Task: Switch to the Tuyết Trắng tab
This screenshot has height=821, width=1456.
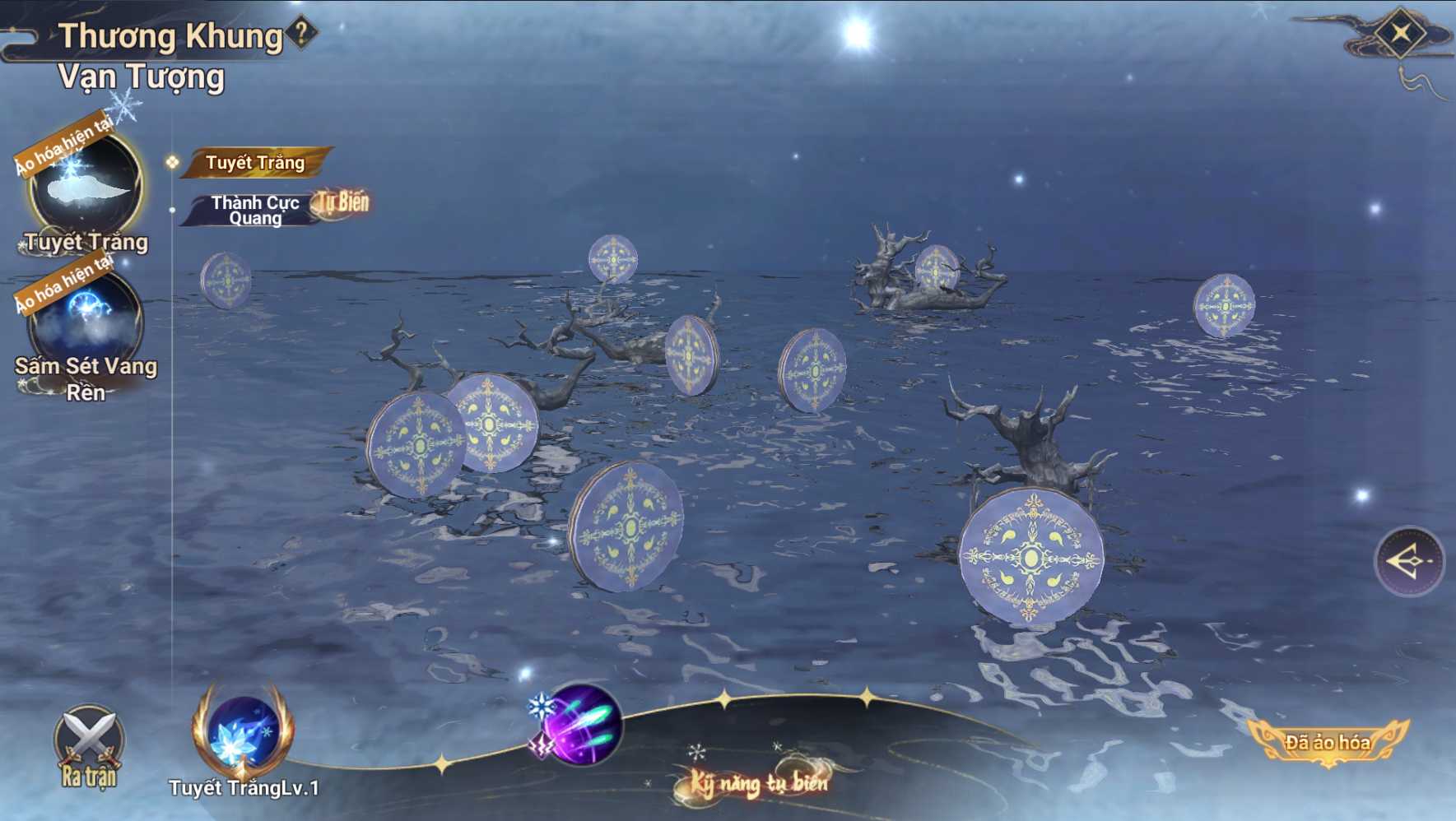Action: (255, 163)
